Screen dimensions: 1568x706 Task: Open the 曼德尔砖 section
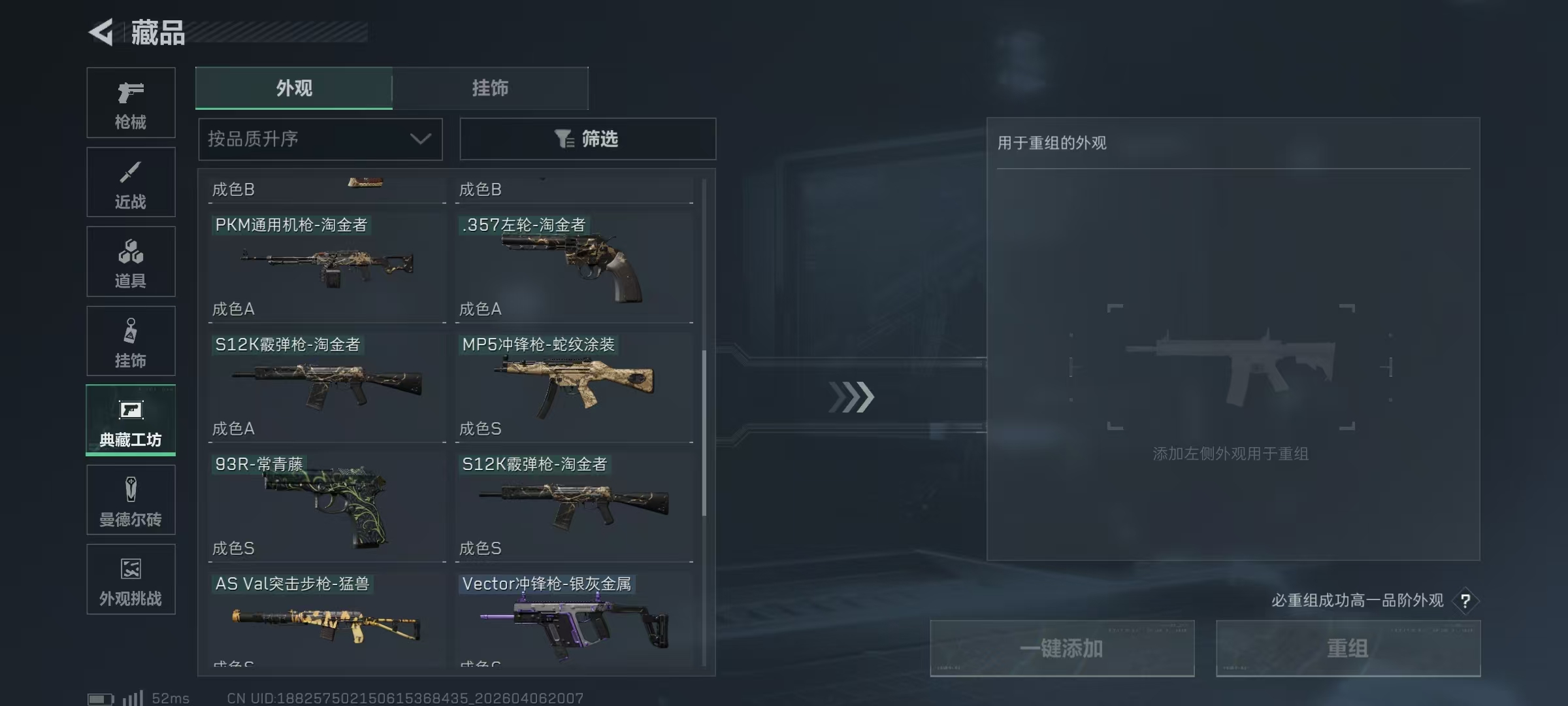point(131,499)
